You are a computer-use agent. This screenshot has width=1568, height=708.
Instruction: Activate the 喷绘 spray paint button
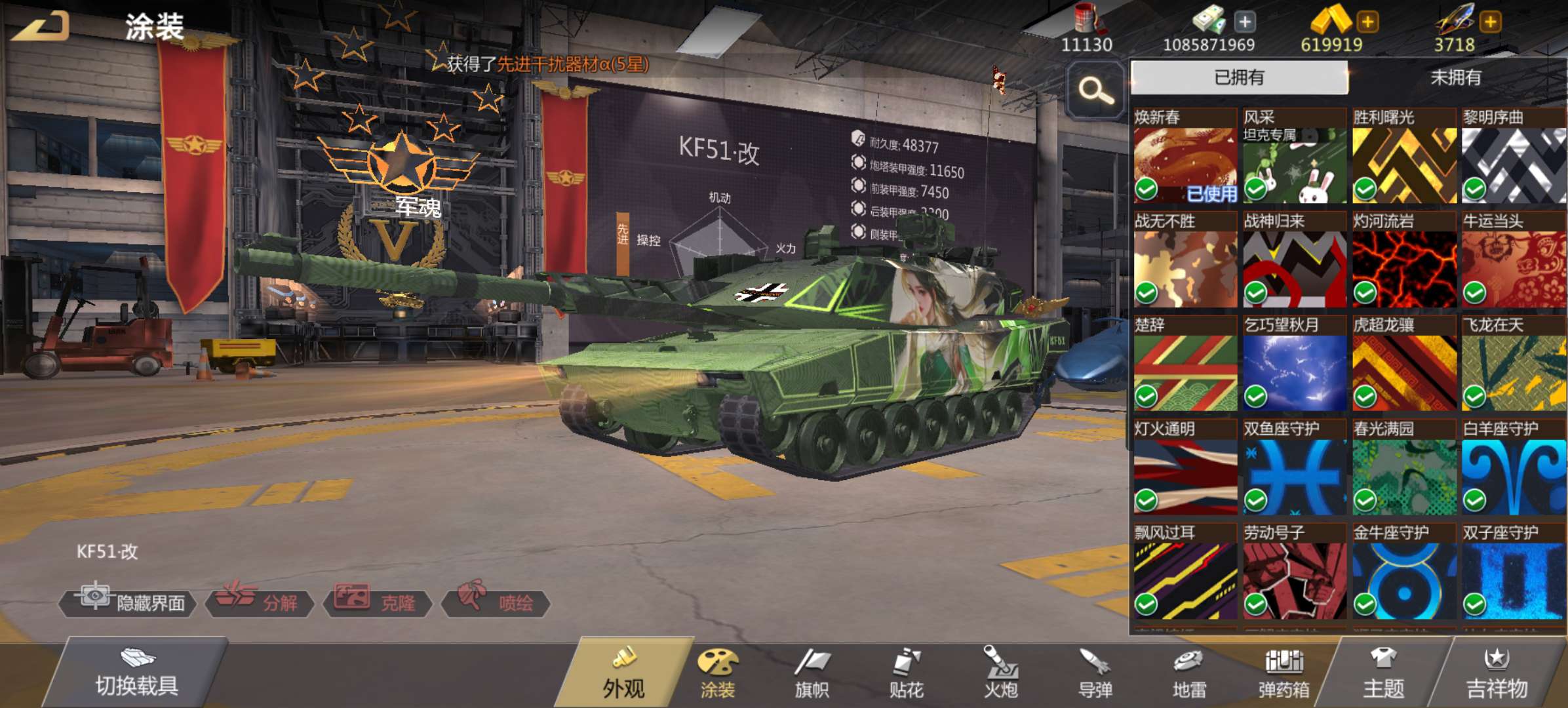click(496, 602)
